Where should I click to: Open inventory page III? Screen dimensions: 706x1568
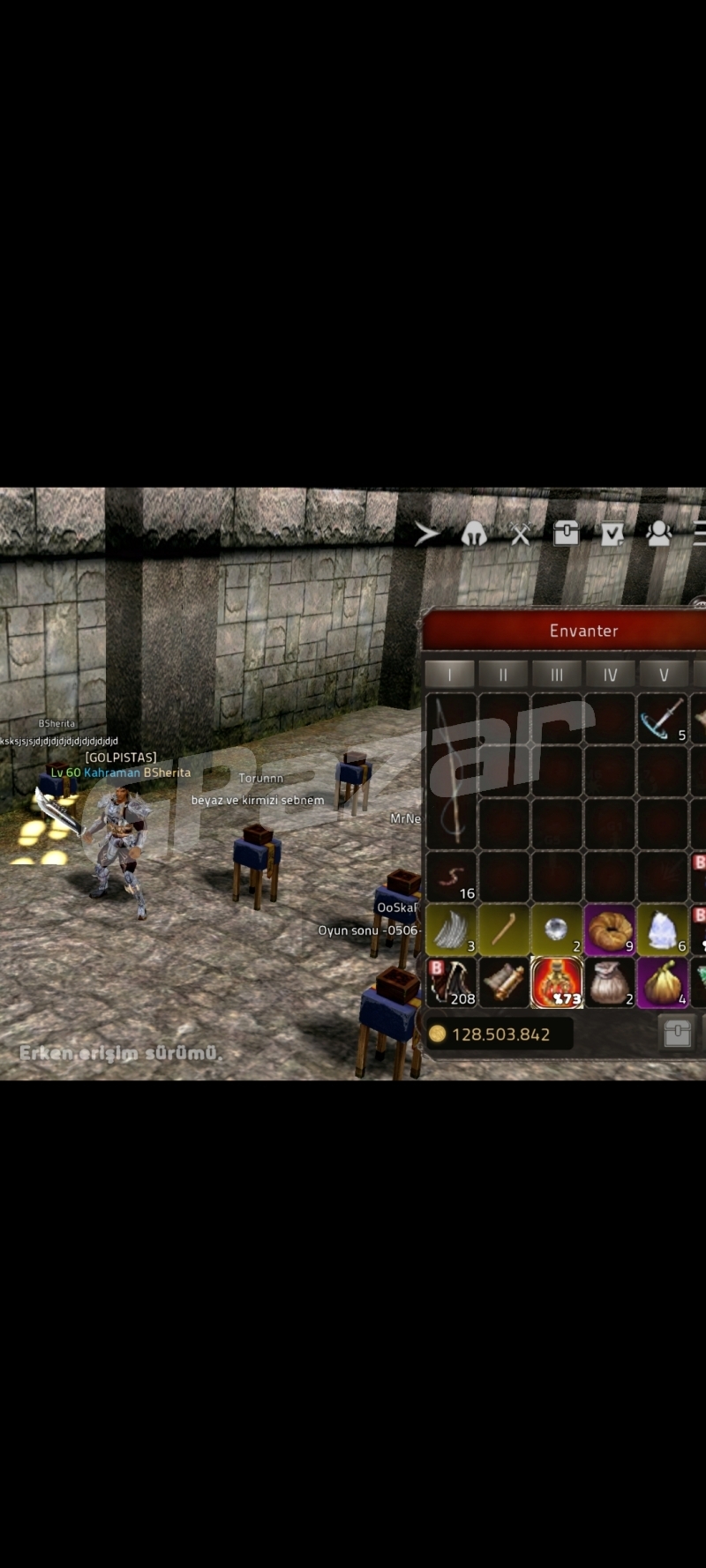tap(557, 675)
